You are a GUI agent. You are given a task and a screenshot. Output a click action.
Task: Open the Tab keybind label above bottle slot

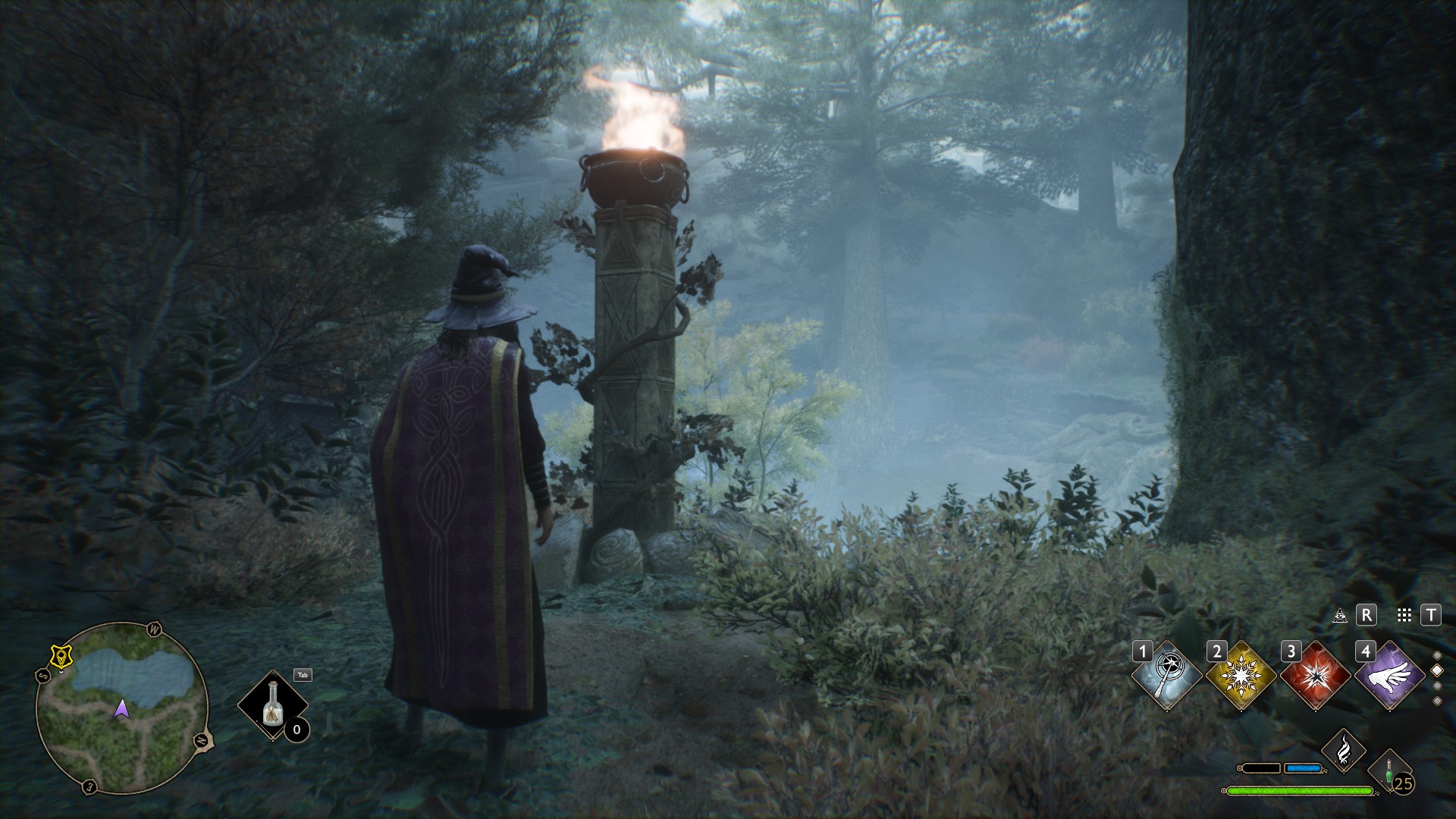(303, 675)
